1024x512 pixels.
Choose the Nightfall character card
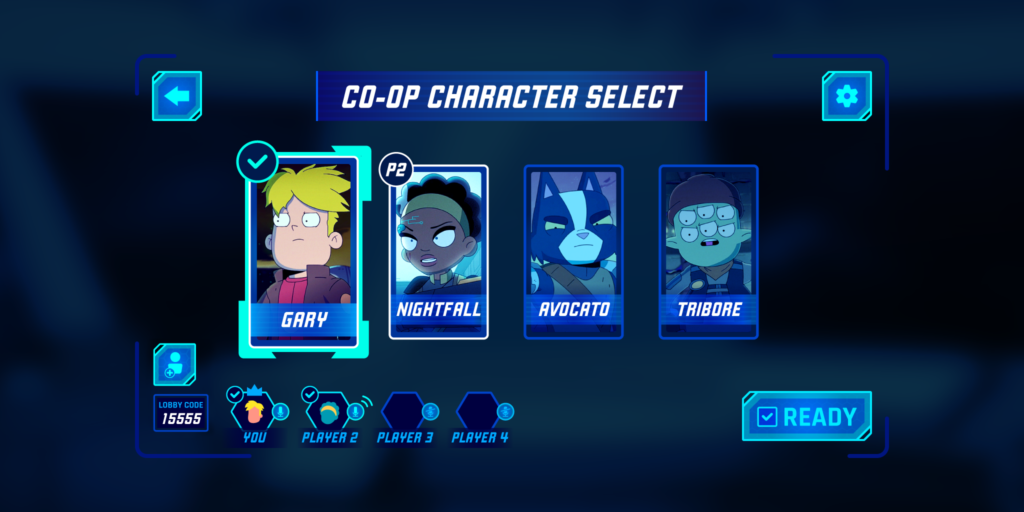[x=438, y=250]
